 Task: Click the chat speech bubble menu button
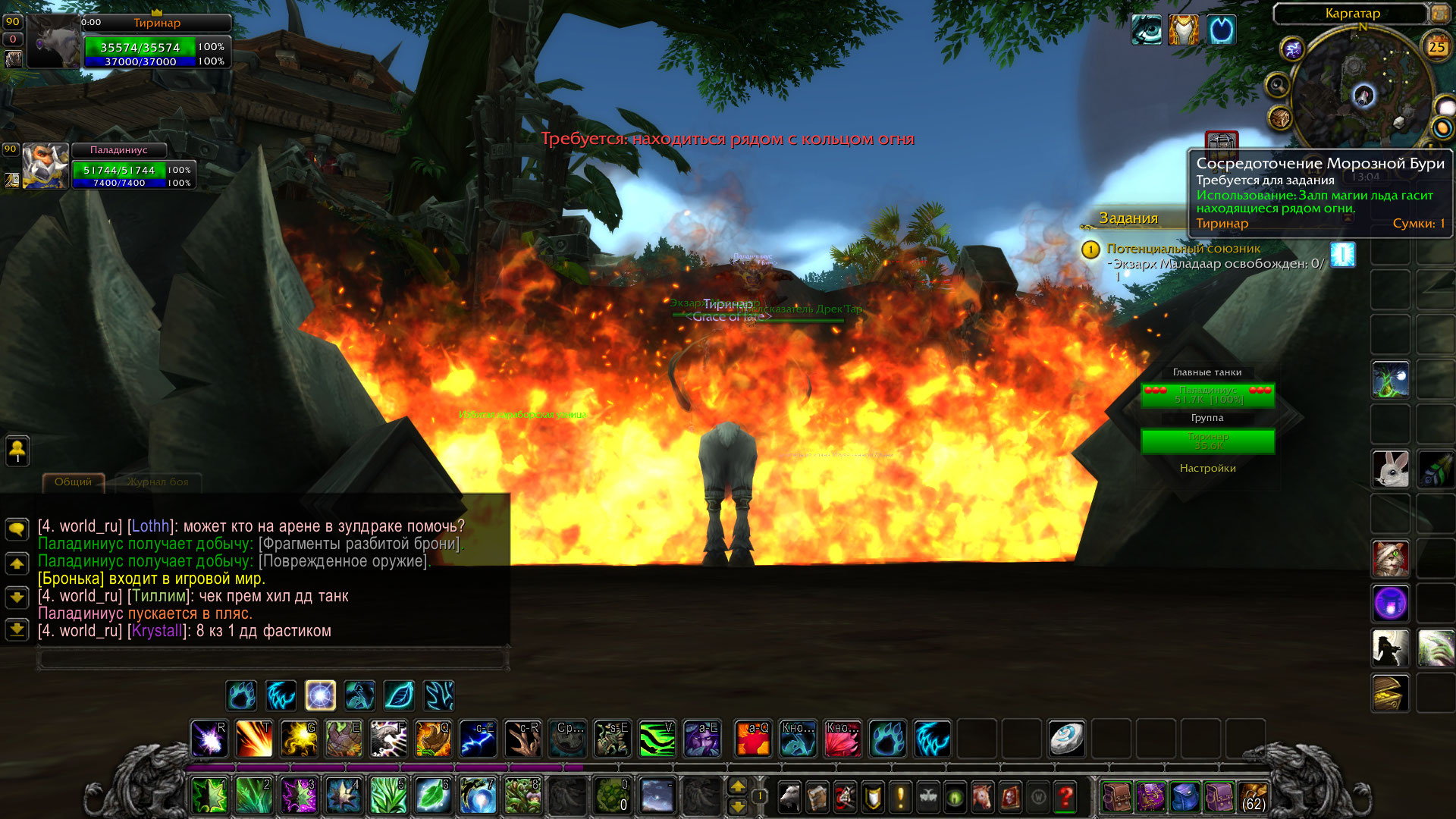17,529
